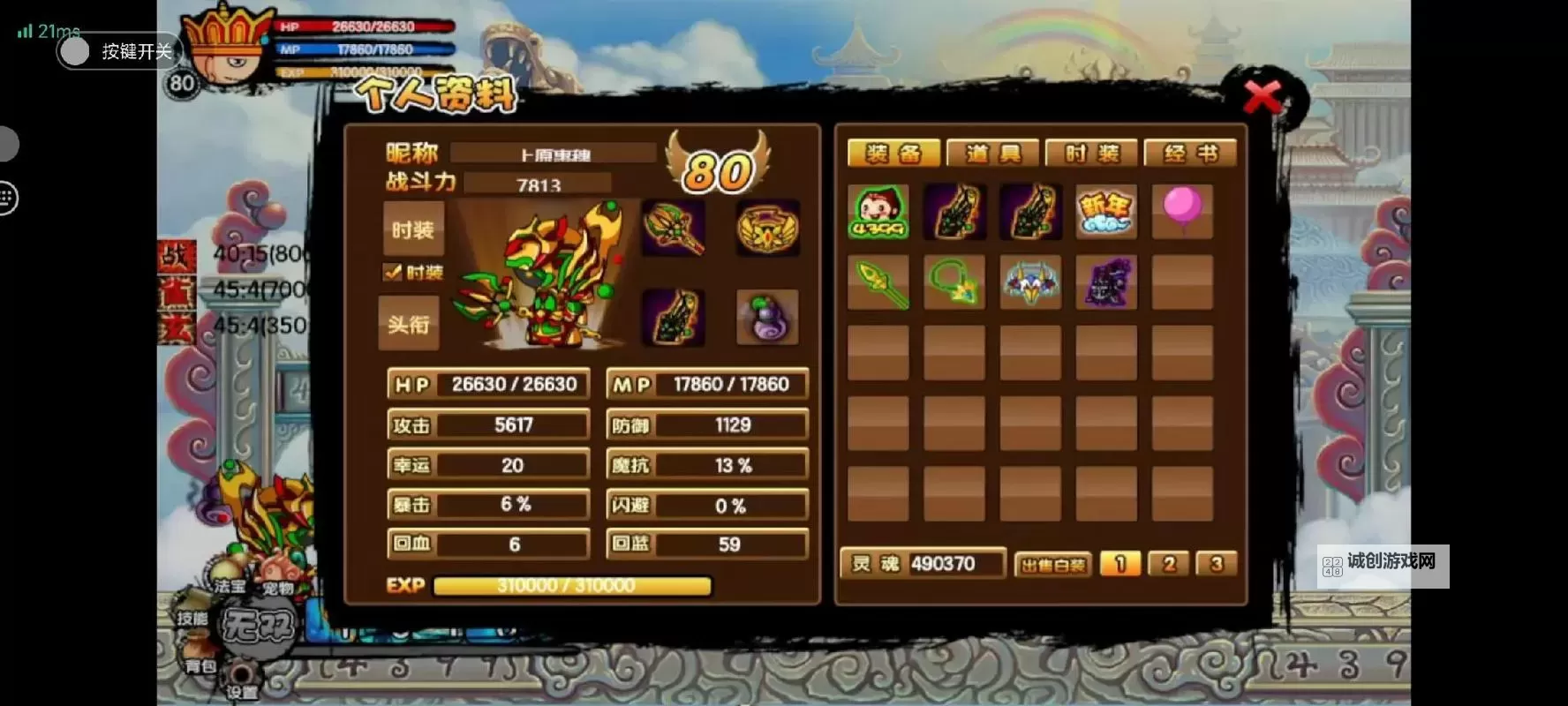Click the yellow EXP progress bar
1568x706 pixels.
pyautogui.click(x=572, y=585)
